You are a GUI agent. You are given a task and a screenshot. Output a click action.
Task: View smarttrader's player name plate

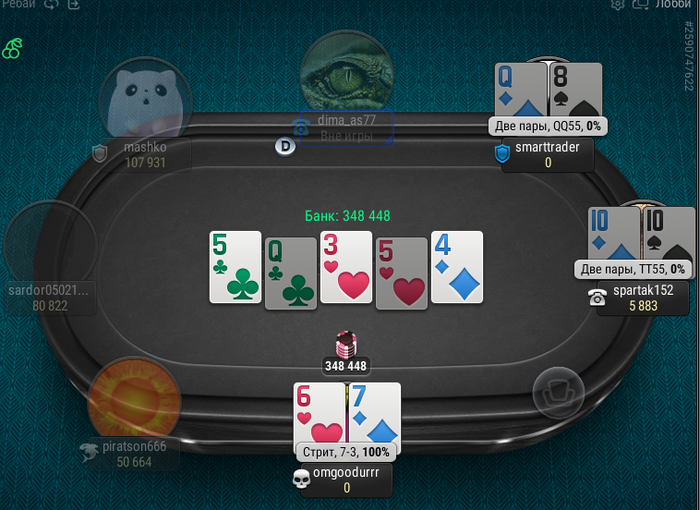[x=547, y=155]
